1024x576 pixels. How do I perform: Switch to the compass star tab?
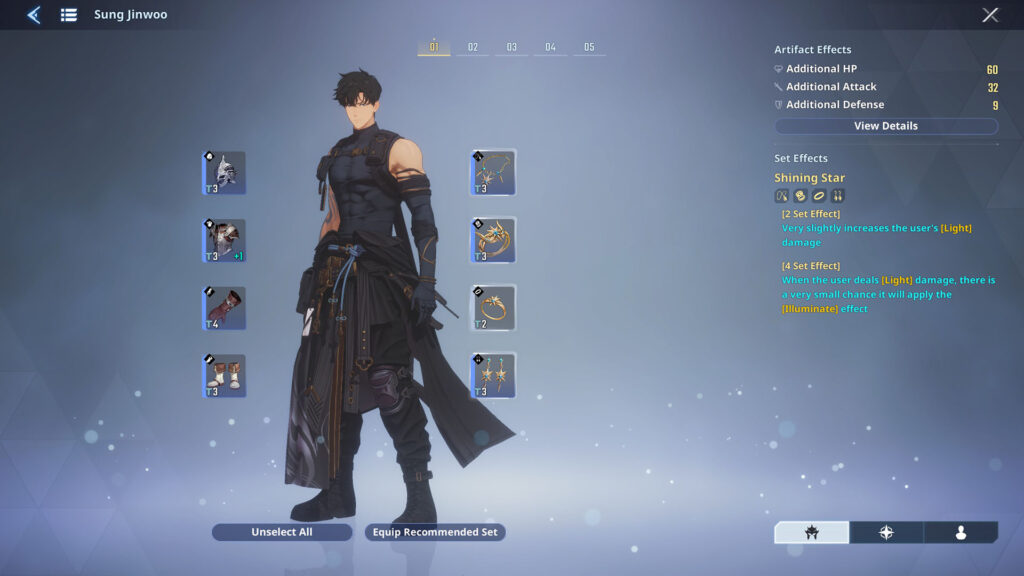[x=886, y=533]
